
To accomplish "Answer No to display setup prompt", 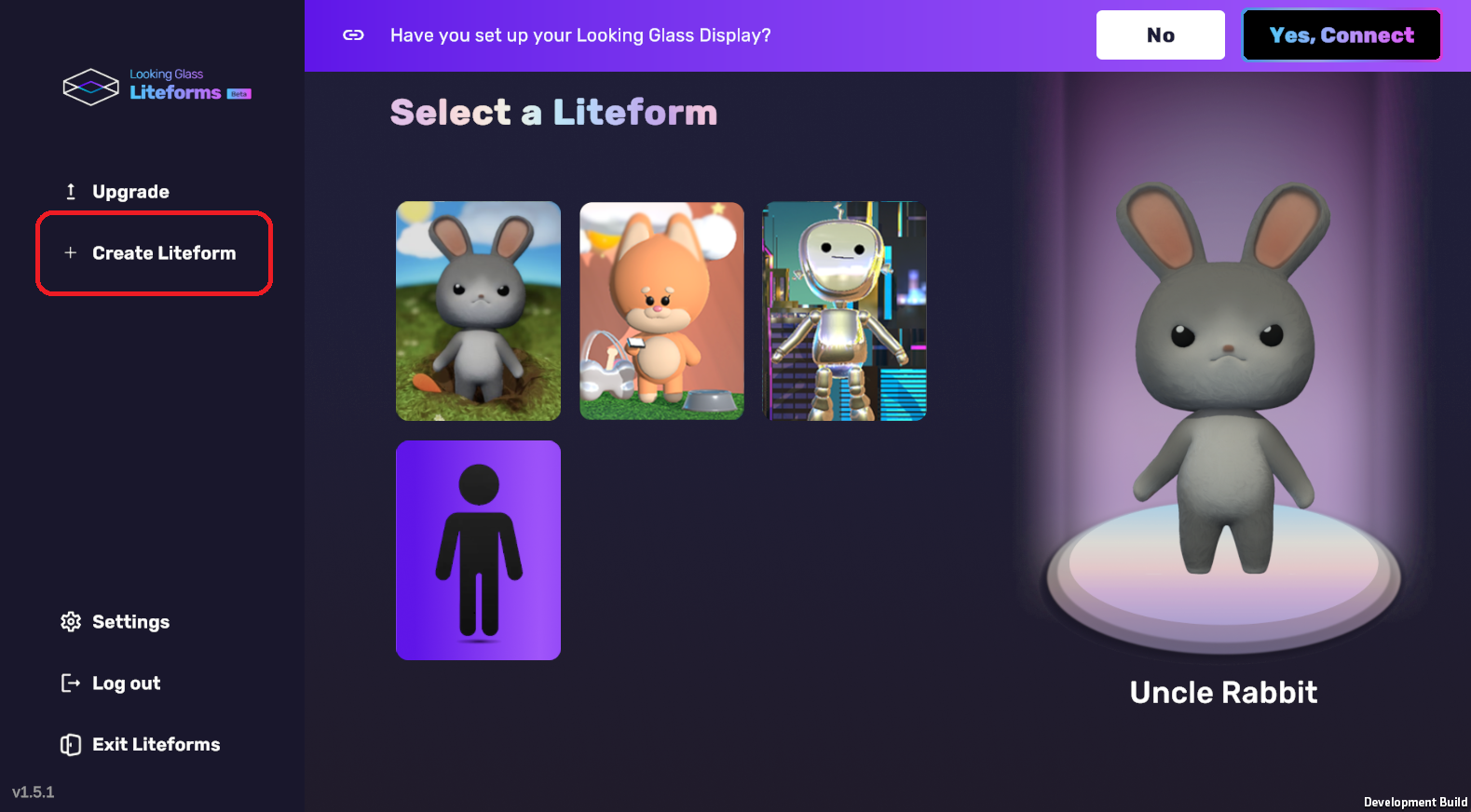I will pyautogui.click(x=1160, y=35).
